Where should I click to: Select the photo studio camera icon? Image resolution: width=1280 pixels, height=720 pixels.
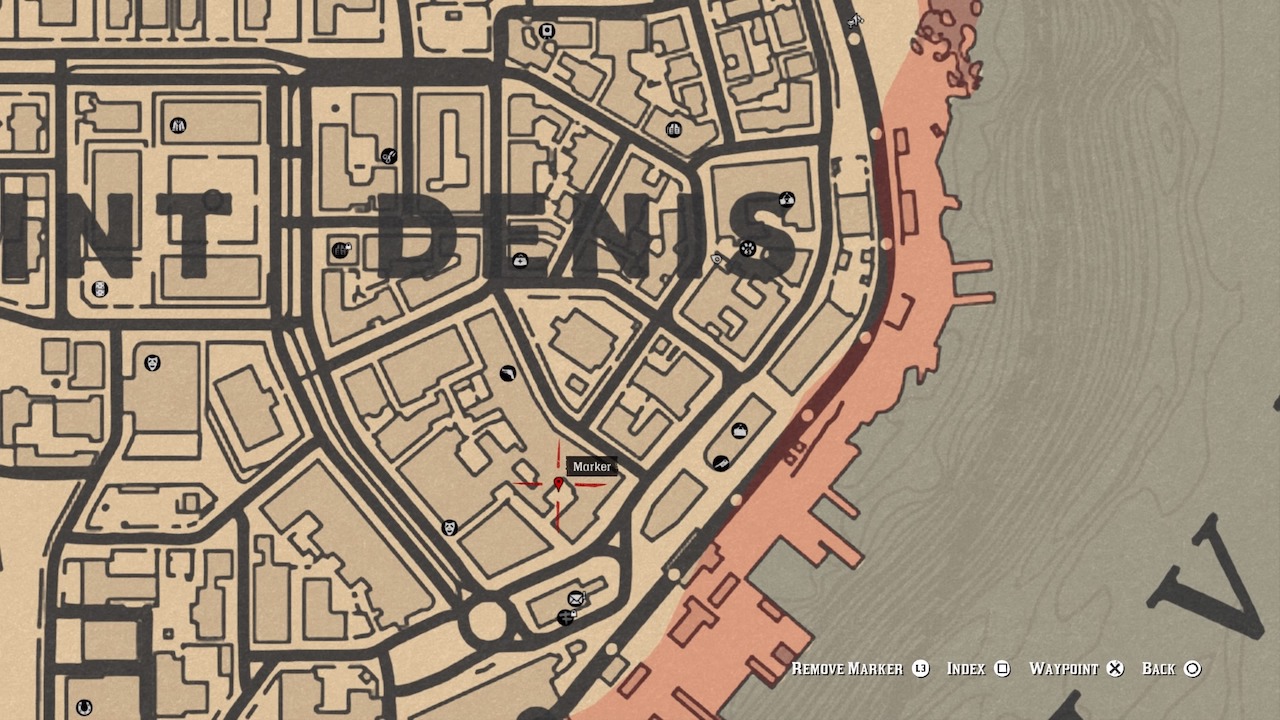click(x=546, y=31)
